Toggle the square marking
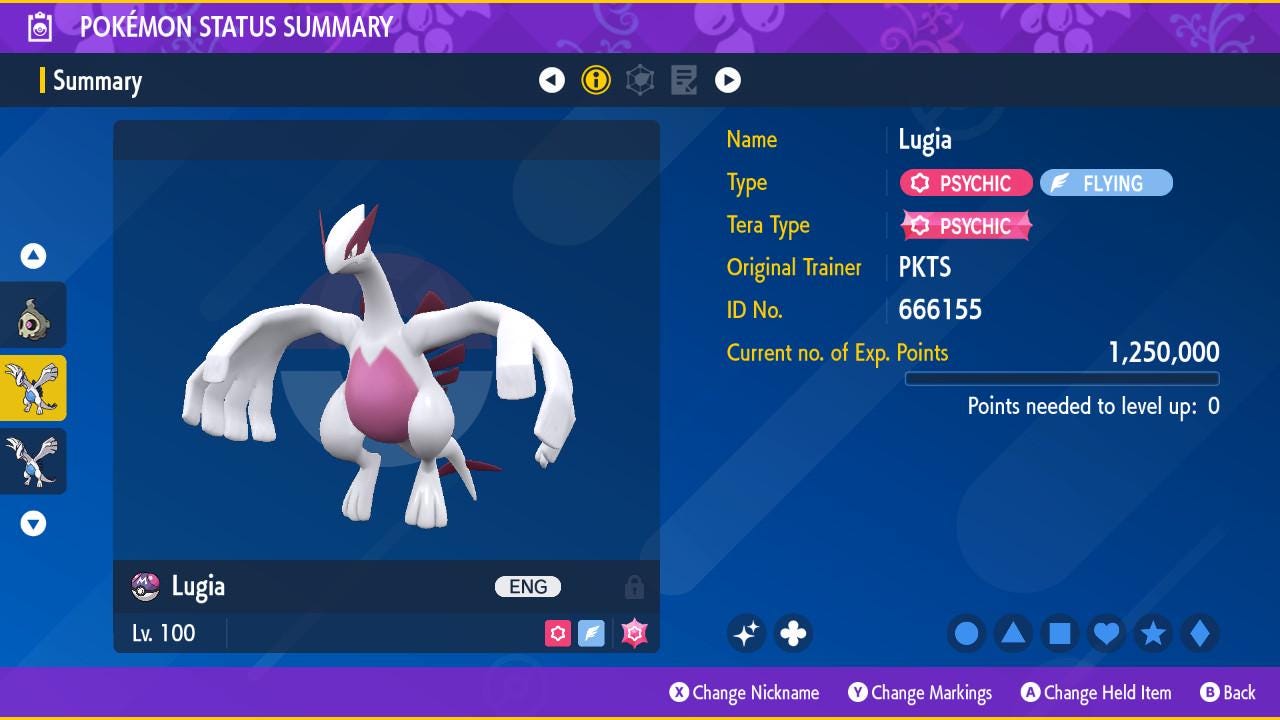The image size is (1280, 720). [1060, 633]
